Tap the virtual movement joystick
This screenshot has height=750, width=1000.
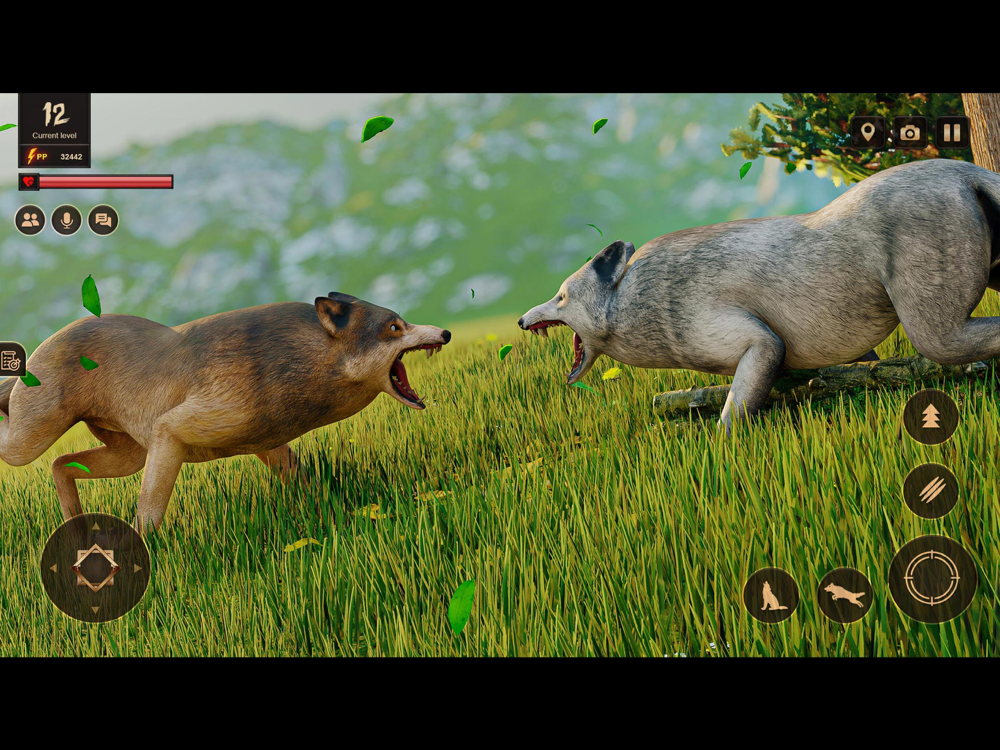(95, 567)
